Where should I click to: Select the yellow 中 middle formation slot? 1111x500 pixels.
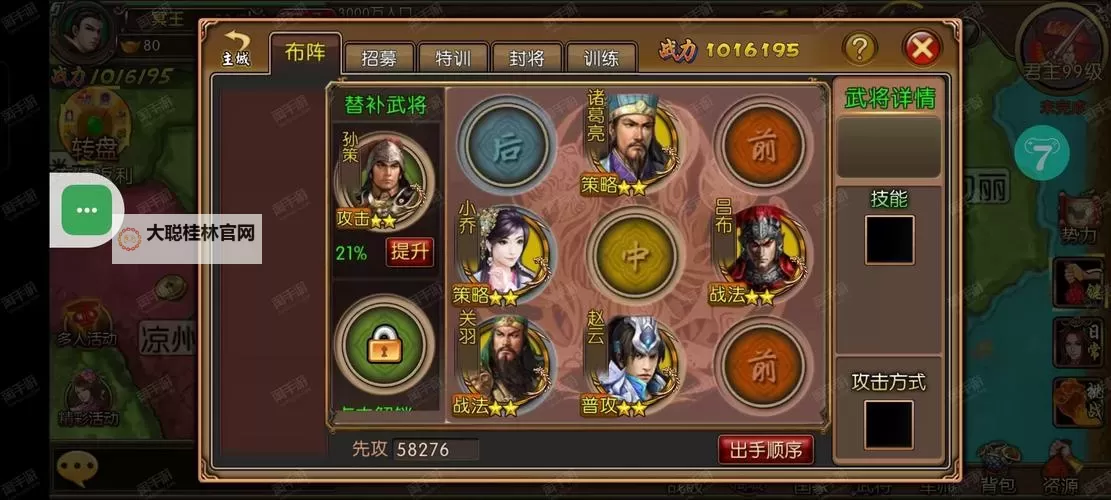(635, 251)
